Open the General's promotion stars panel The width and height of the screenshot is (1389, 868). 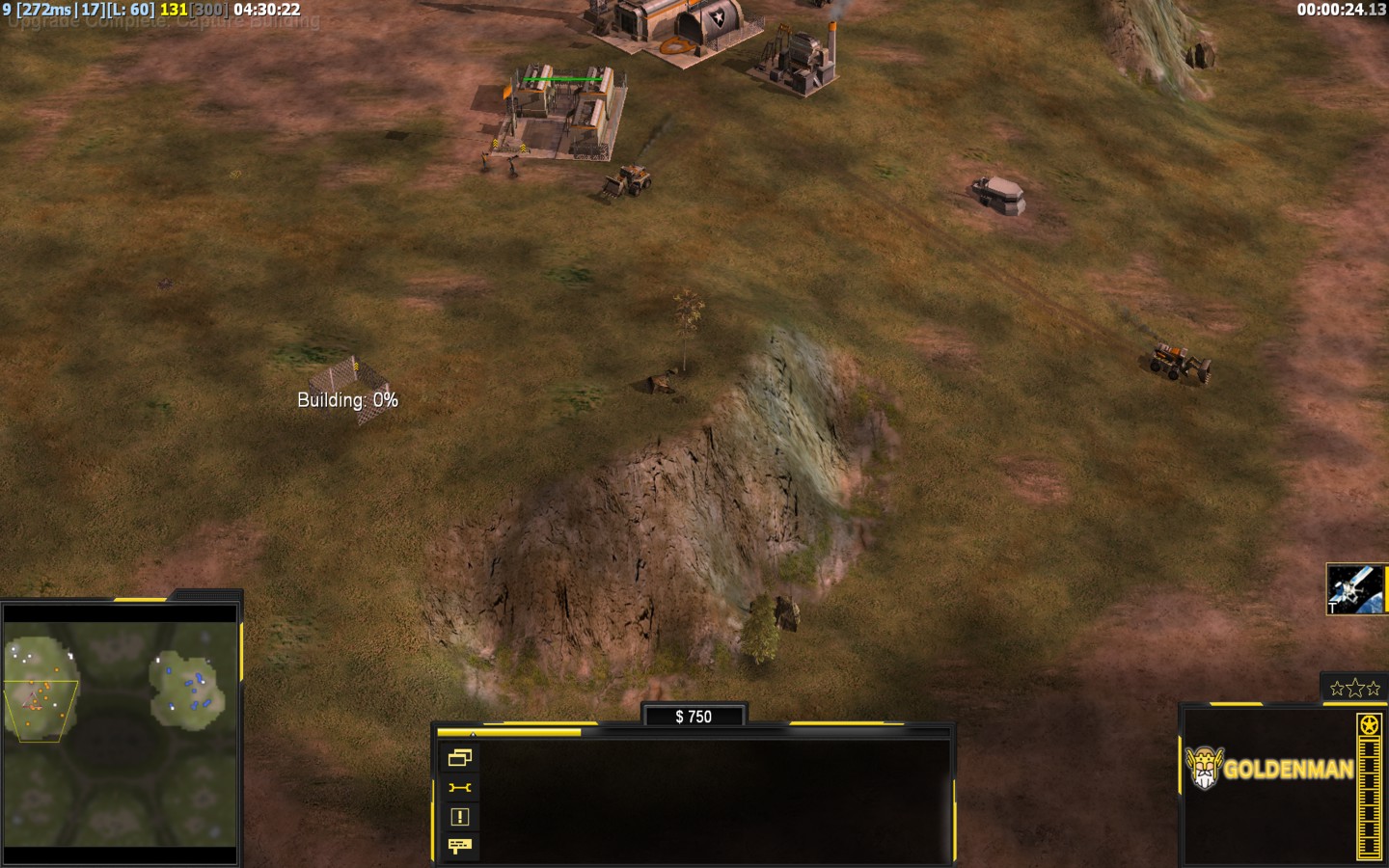tap(1354, 688)
